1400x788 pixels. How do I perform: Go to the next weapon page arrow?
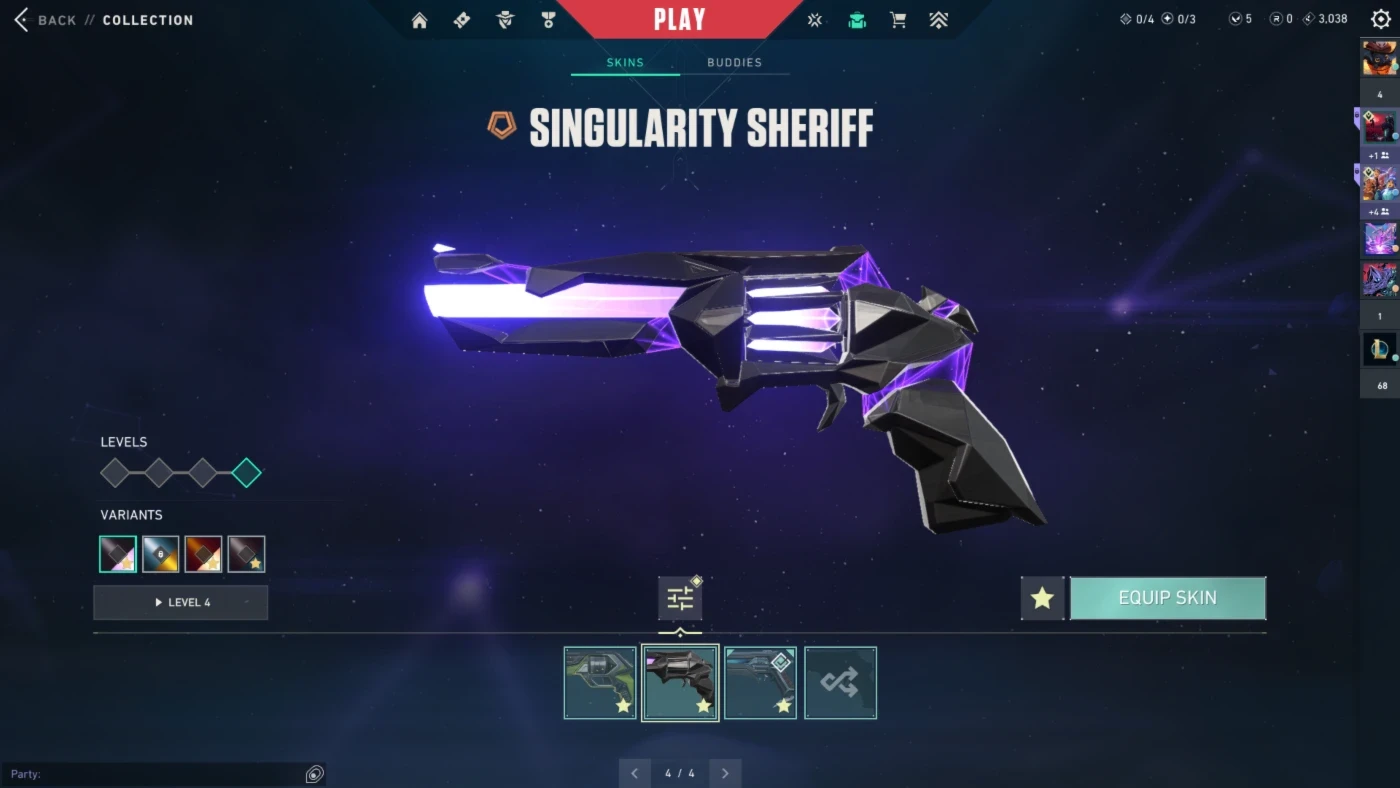pyautogui.click(x=725, y=773)
